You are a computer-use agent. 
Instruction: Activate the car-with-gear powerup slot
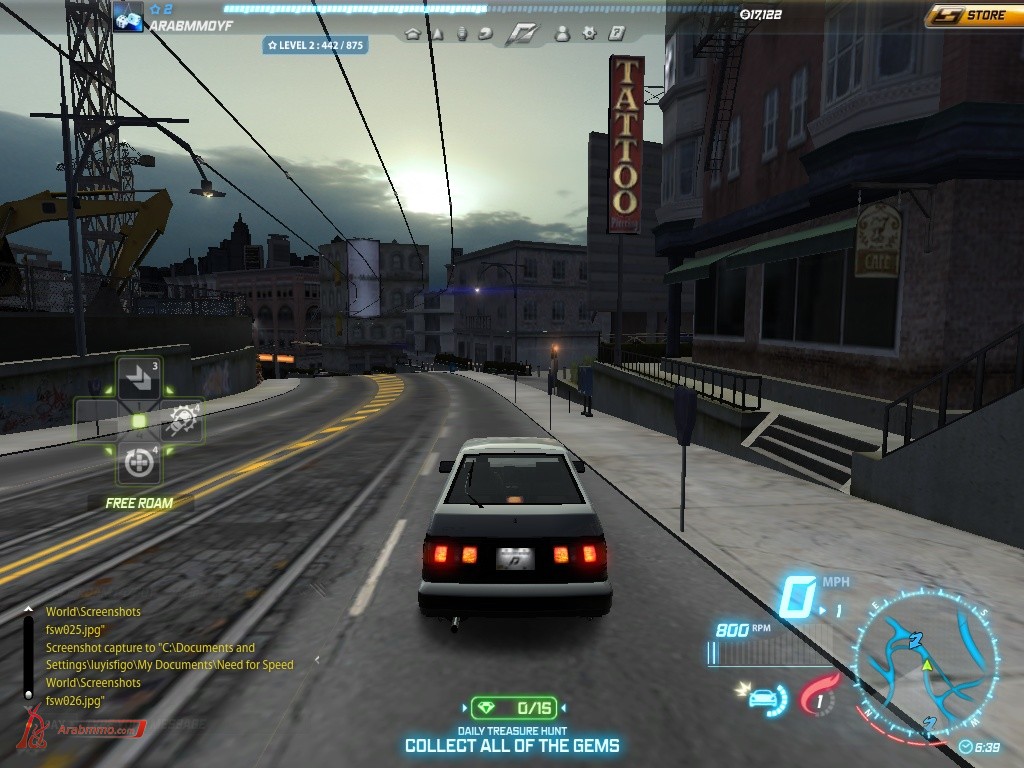coord(183,421)
